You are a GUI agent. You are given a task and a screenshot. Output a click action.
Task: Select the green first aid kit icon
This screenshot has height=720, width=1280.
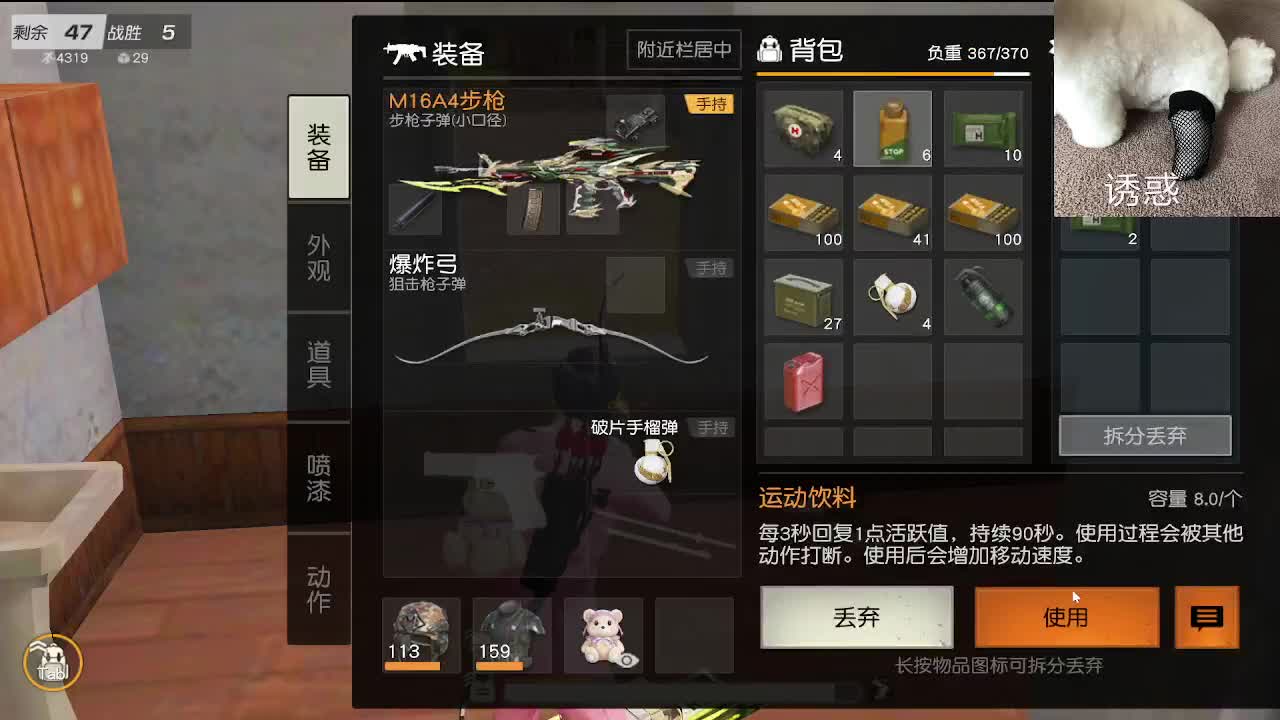click(x=983, y=128)
